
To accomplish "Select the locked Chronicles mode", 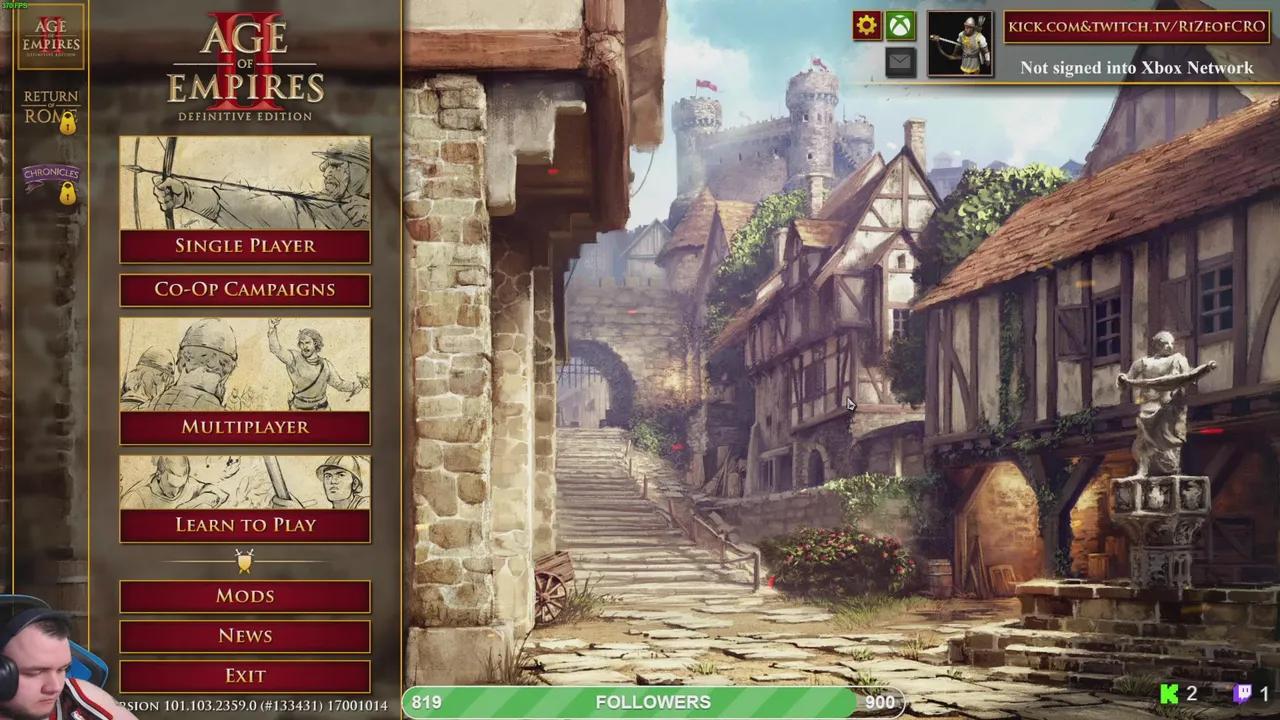I will tap(51, 181).
